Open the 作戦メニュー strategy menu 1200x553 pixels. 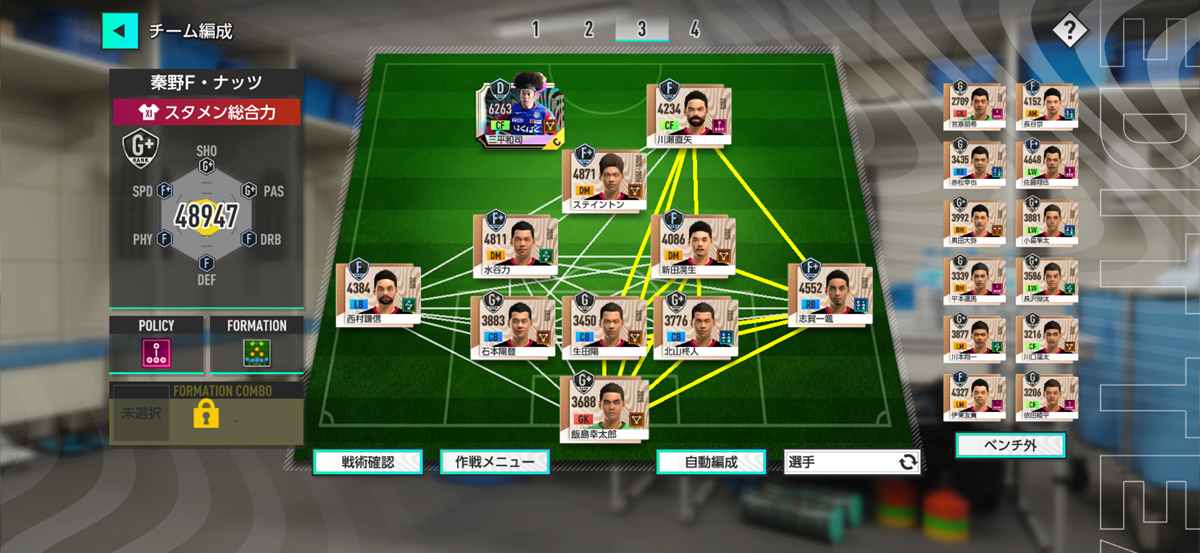pos(494,462)
